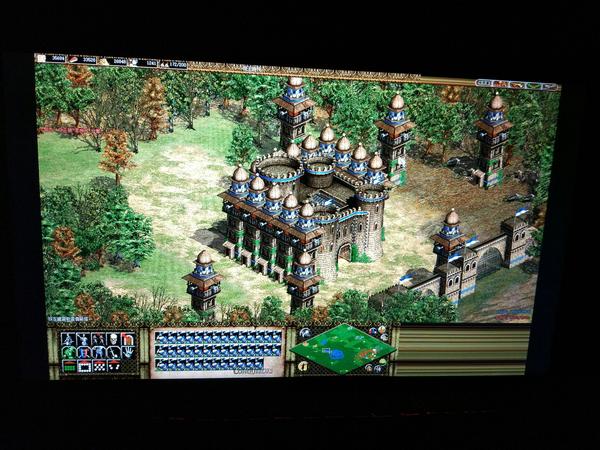Select the checkered staggered formation icon
Viewport: 600px width, 450px height.
pos(99,367)
